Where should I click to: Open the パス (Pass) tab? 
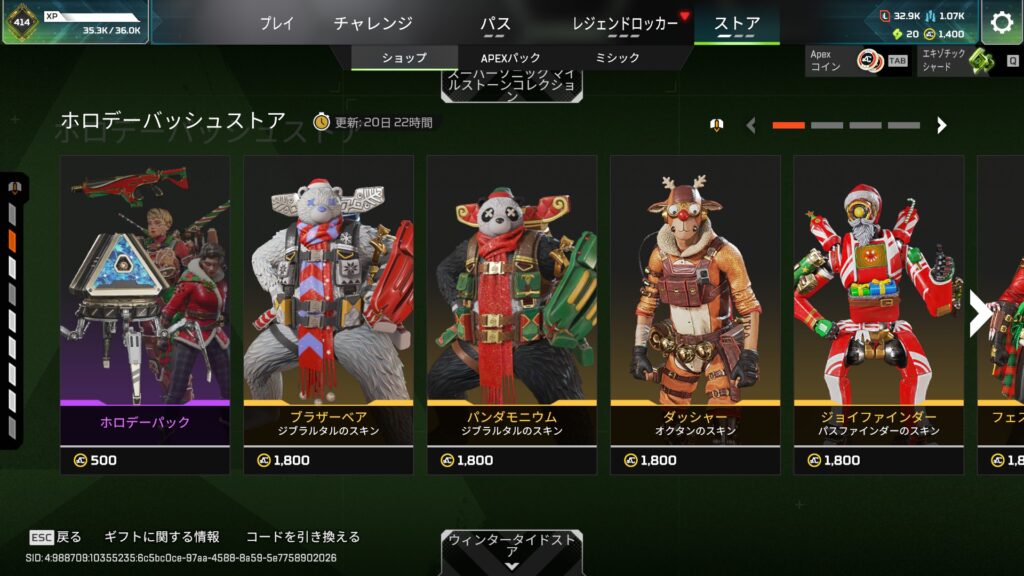(495, 23)
